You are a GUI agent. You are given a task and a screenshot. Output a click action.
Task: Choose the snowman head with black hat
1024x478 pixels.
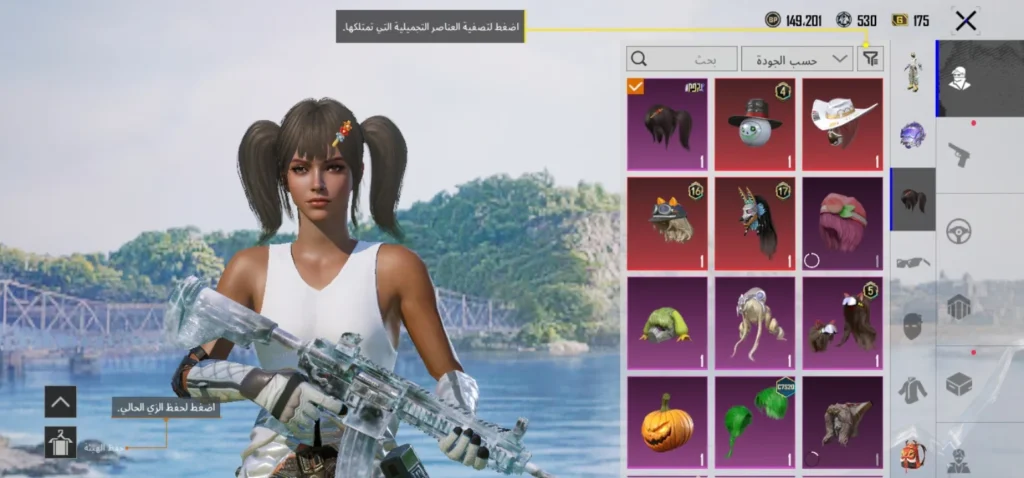[755, 125]
